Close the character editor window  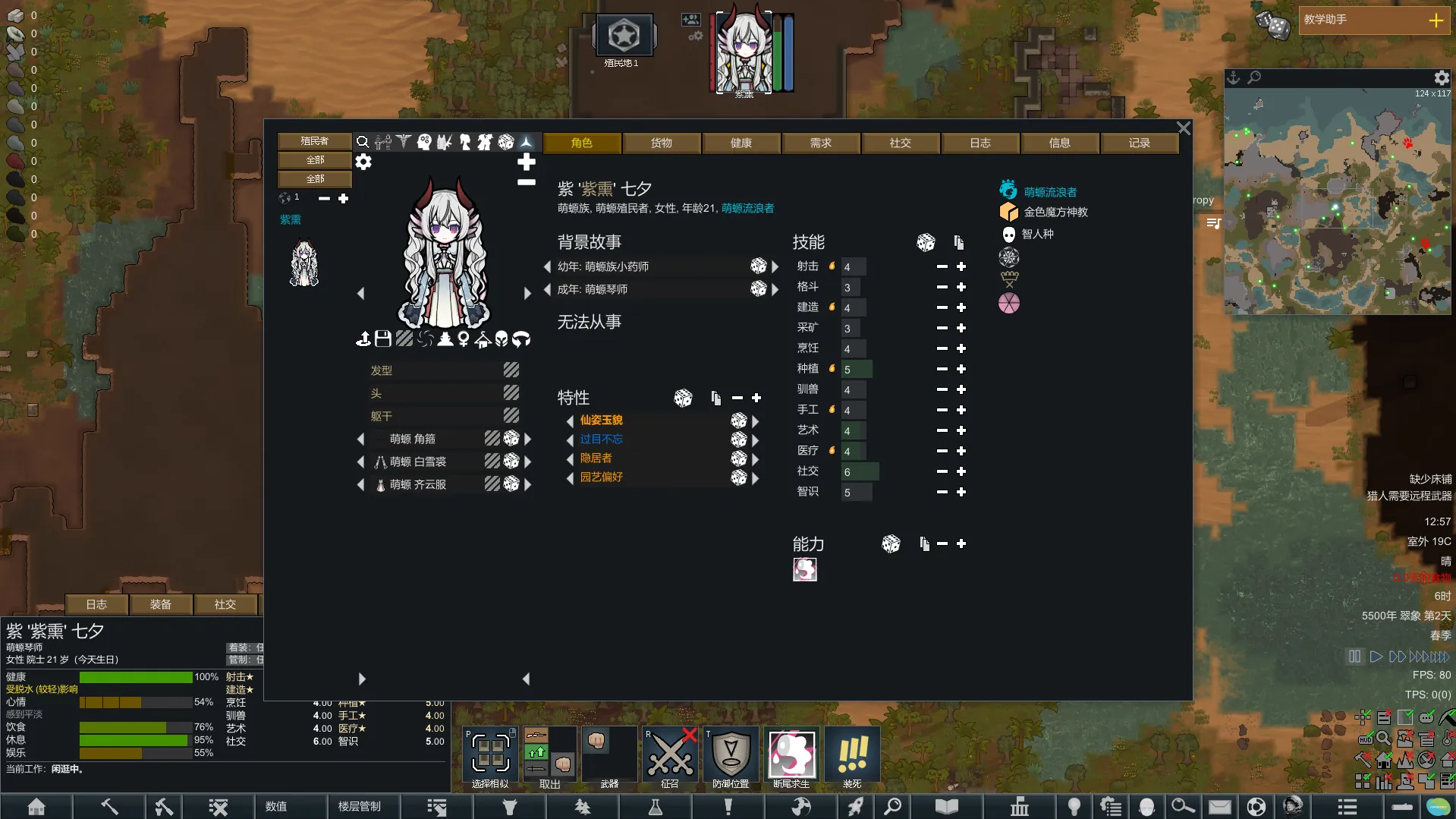pyautogui.click(x=1183, y=128)
